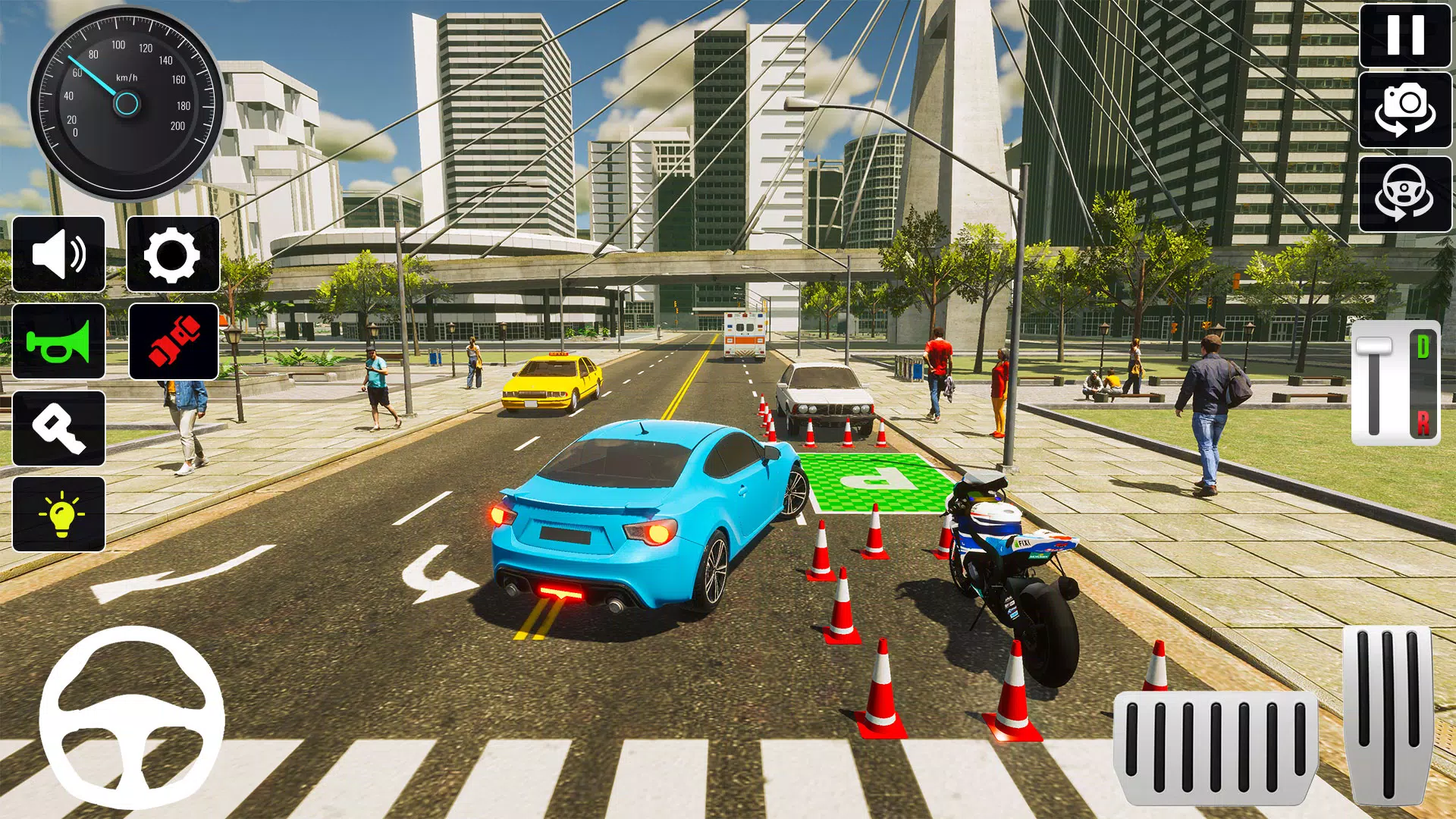The width and height of the screenshot is (1456, 819).
Task: Pause the game
Action: point(1405,36)
